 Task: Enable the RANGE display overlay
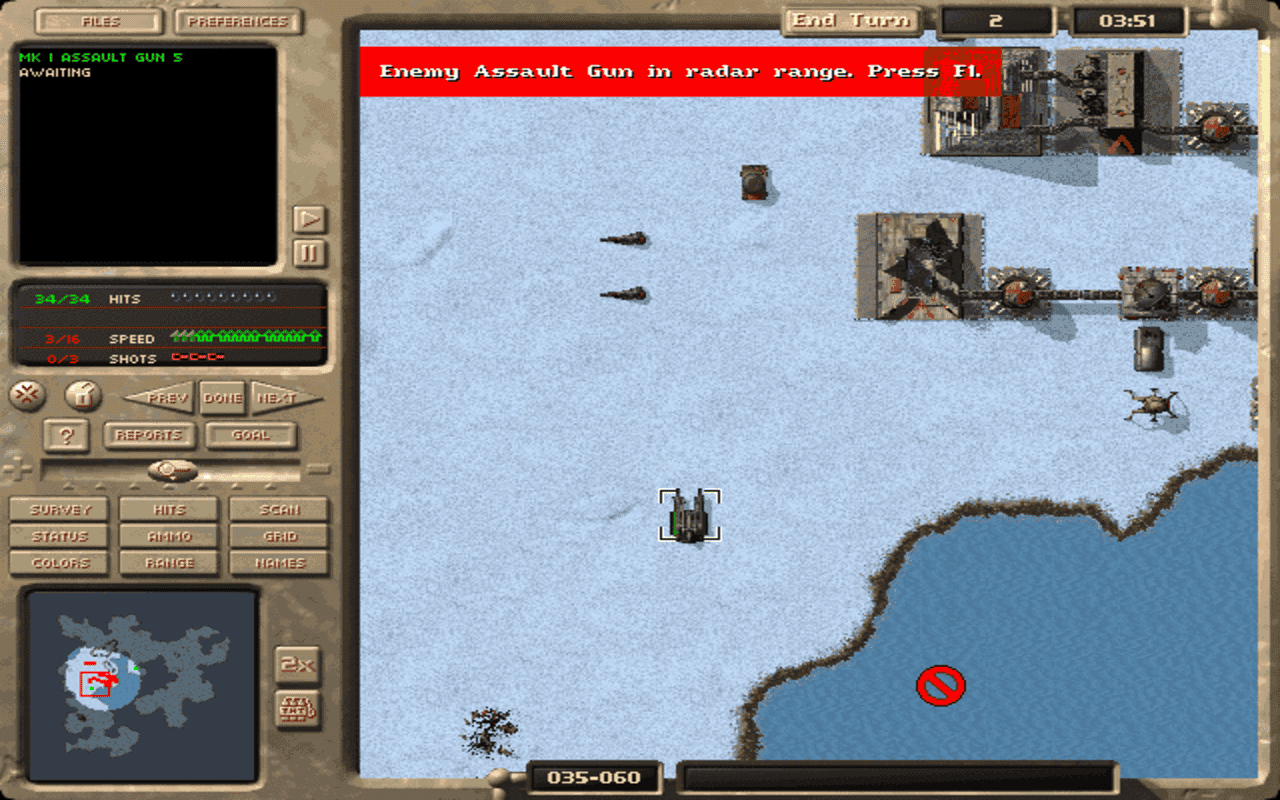(168, 563)
